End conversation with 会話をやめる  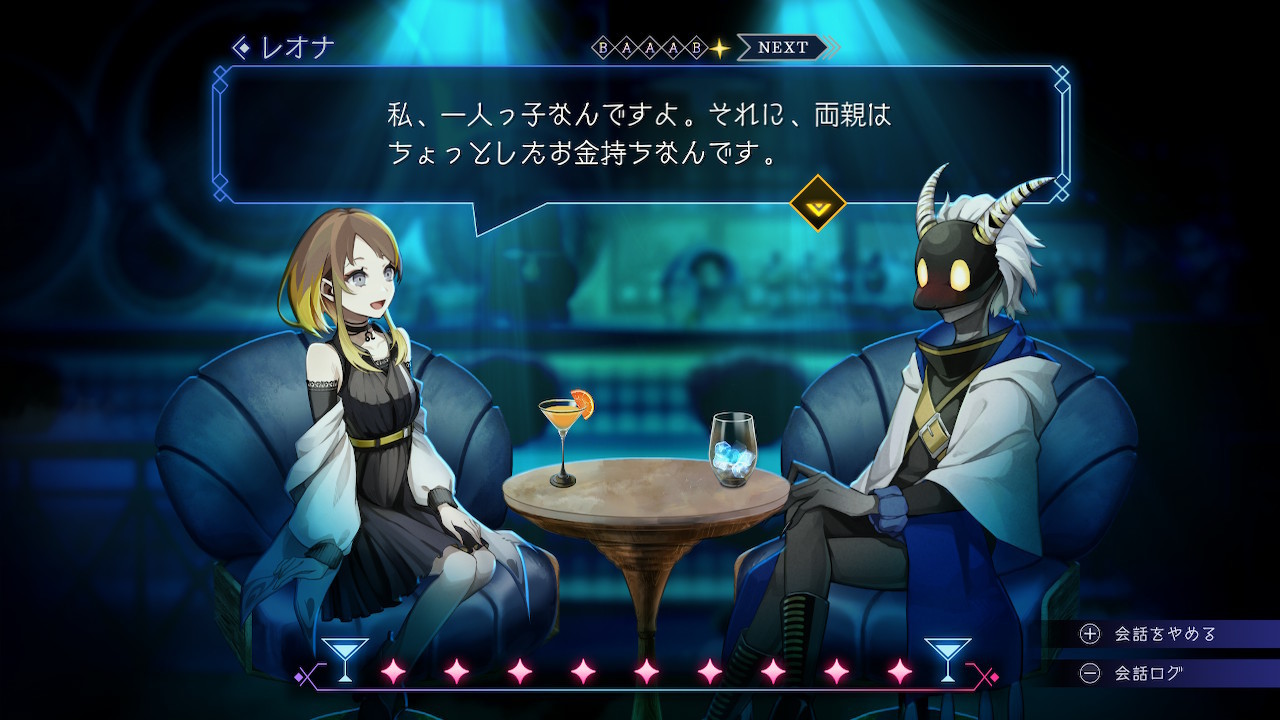(1150, 634)
